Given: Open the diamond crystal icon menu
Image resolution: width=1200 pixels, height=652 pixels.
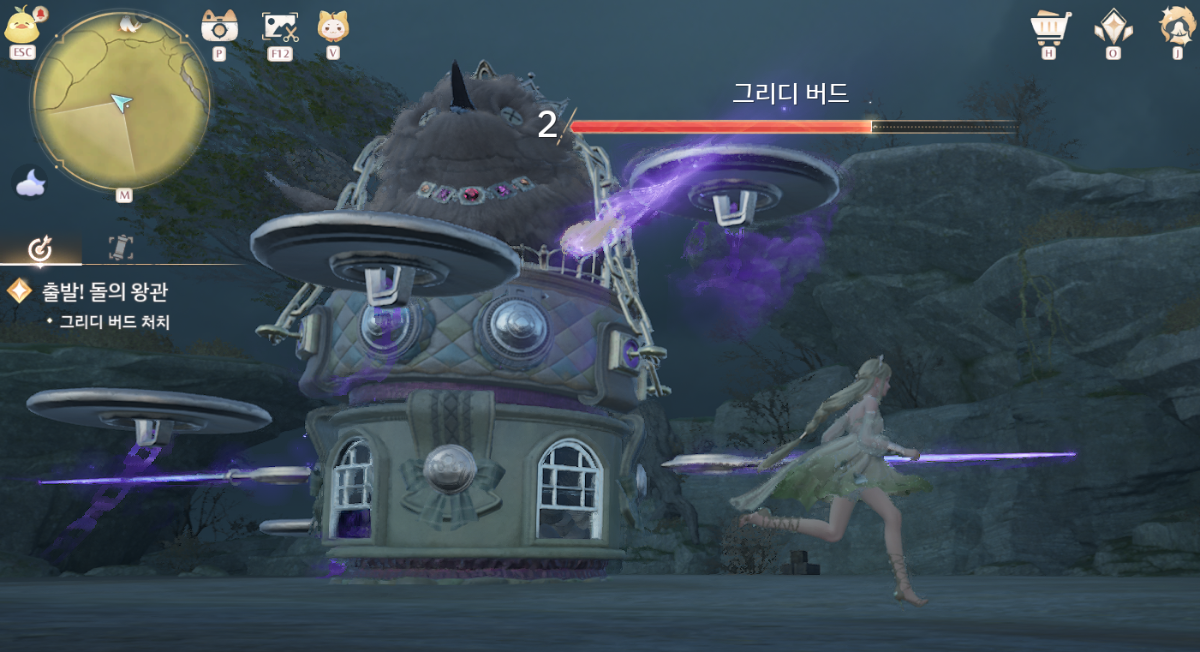Looking at the screenshot, I should (1112, 25).
